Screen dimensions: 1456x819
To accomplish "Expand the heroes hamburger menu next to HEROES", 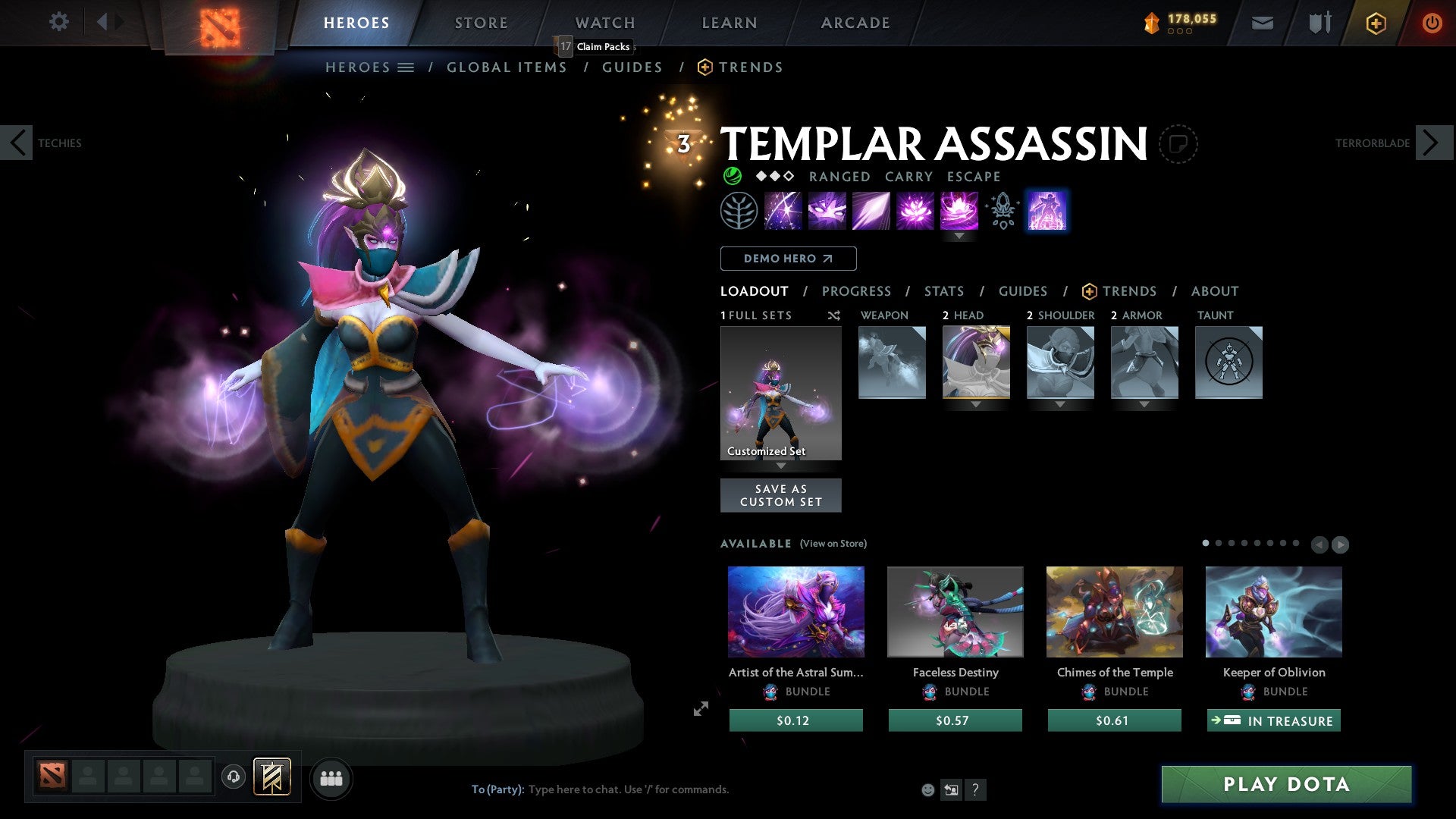I will [406, 67].
